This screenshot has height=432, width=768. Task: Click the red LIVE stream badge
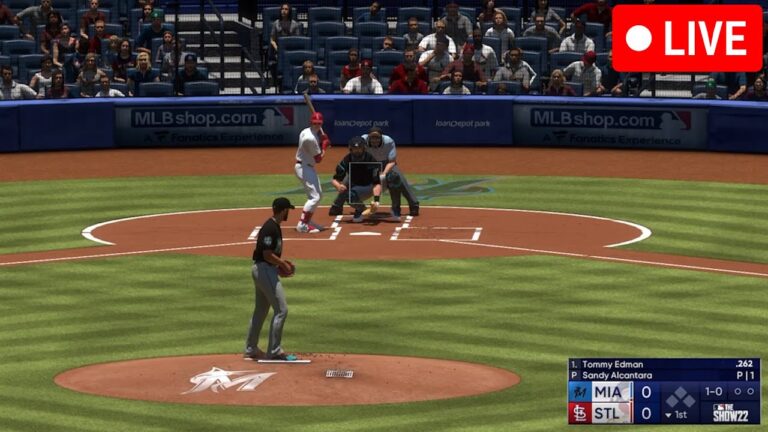coord(687,38)
